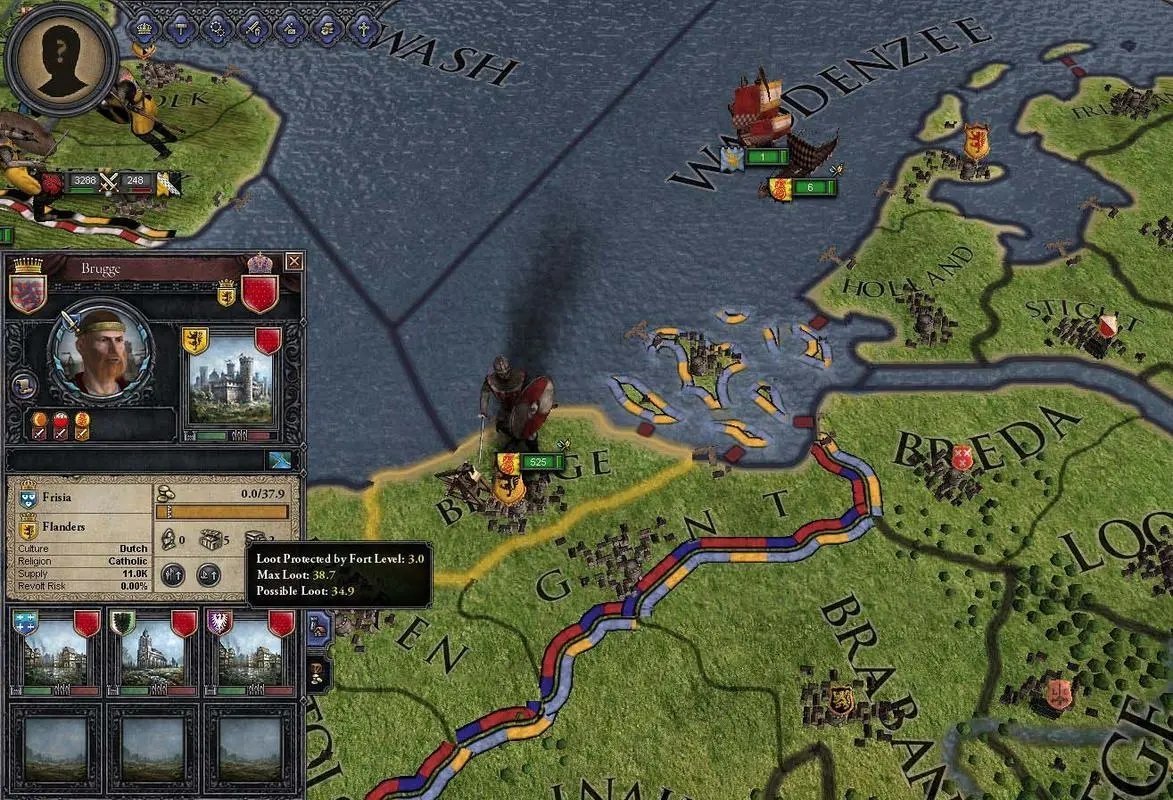The image size is (1173, 800).
Task: Click the scroll icon beside the portrait
Action: (x=23, y=387)
